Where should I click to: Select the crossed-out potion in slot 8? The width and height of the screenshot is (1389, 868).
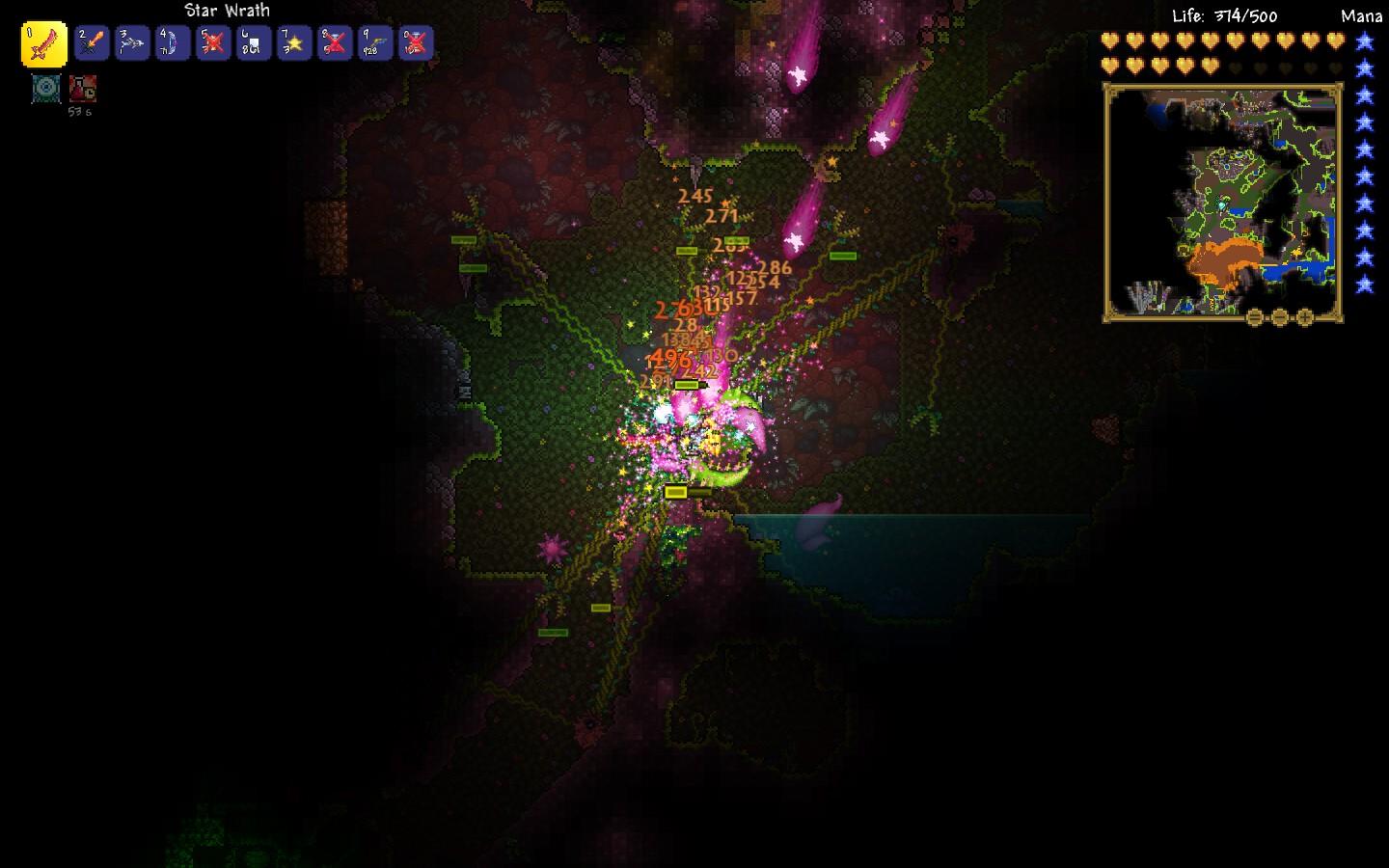coord(335,43)
